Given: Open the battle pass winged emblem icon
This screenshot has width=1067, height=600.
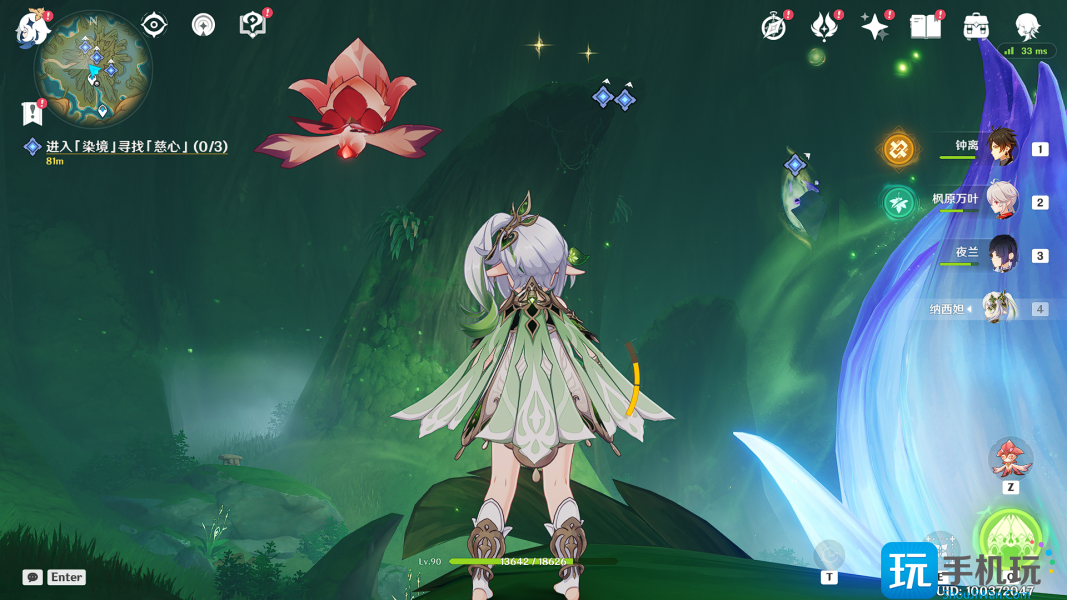Looking at the screenshot, I should [x=824, y=27].
